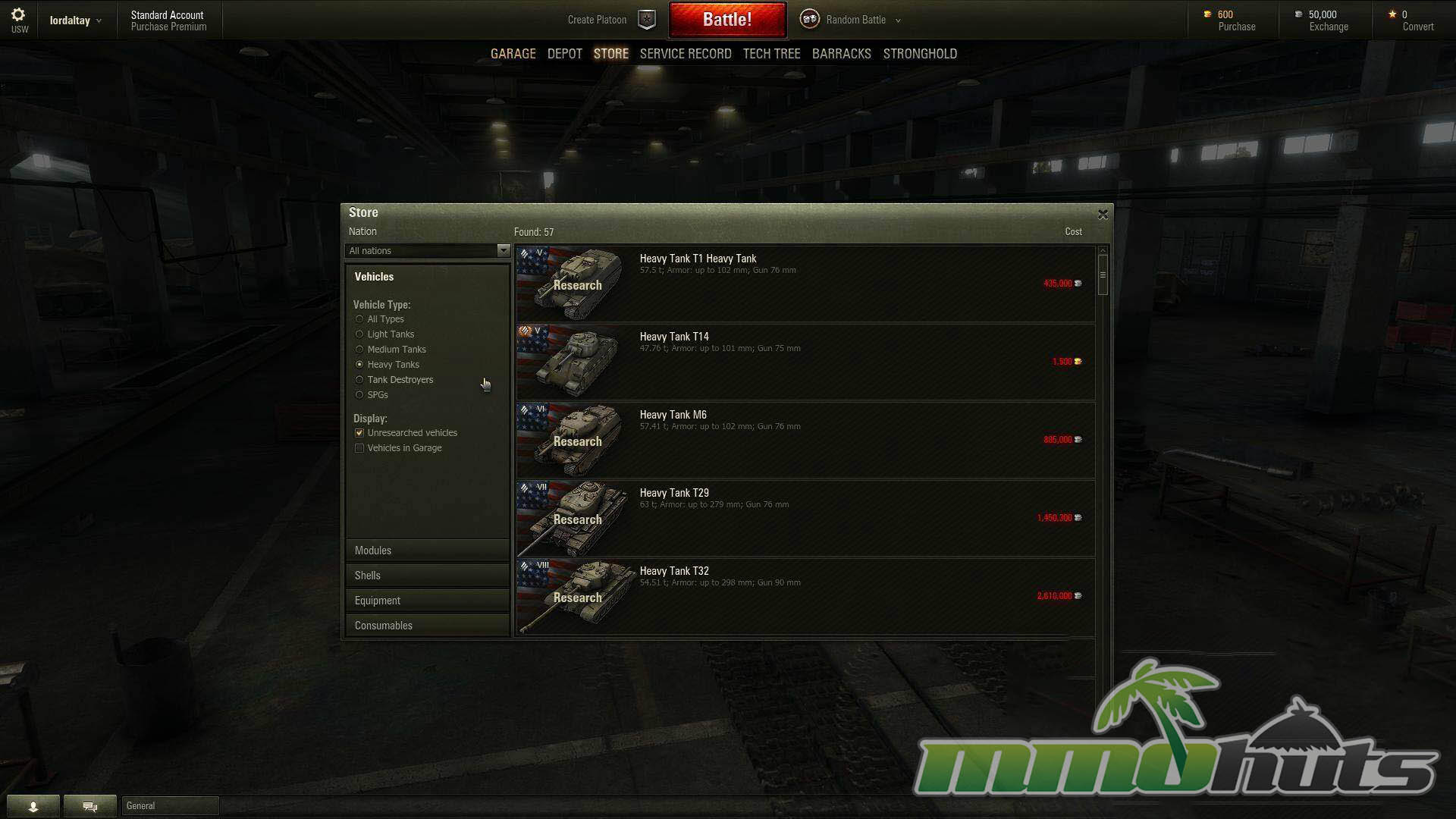Click the General chat channel box
This screenshot has width=1456, height=819.
(170, 805)
